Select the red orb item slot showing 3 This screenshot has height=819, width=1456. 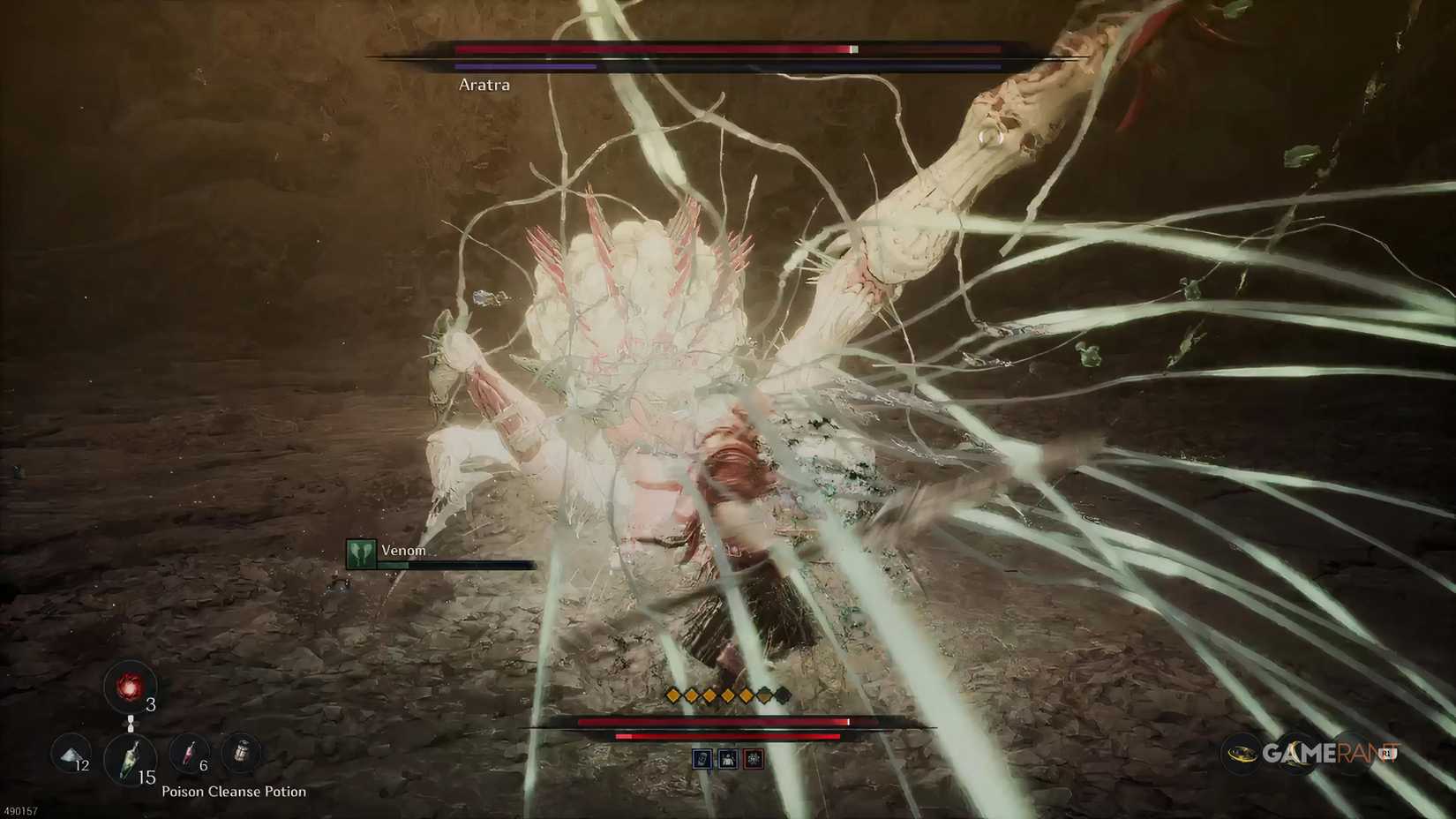tap(128, 685)
